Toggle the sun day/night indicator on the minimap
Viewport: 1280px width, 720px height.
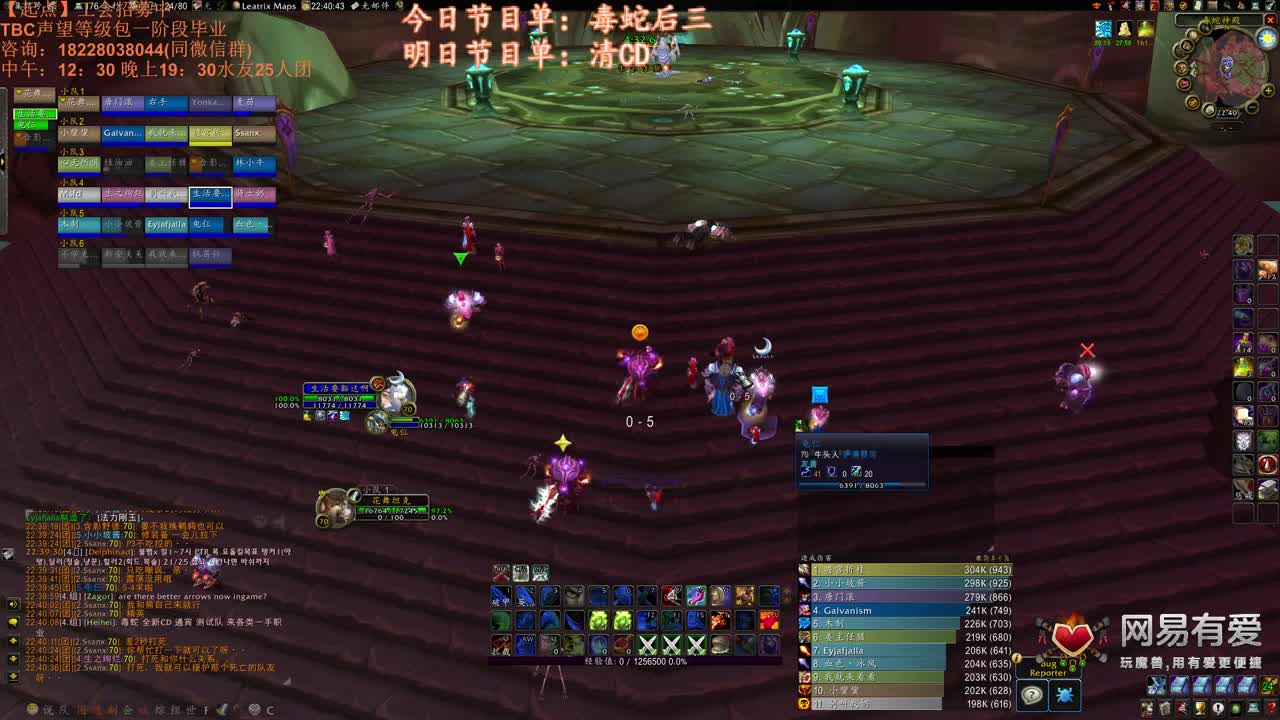pyautogui.click(x=1265, y=38)
